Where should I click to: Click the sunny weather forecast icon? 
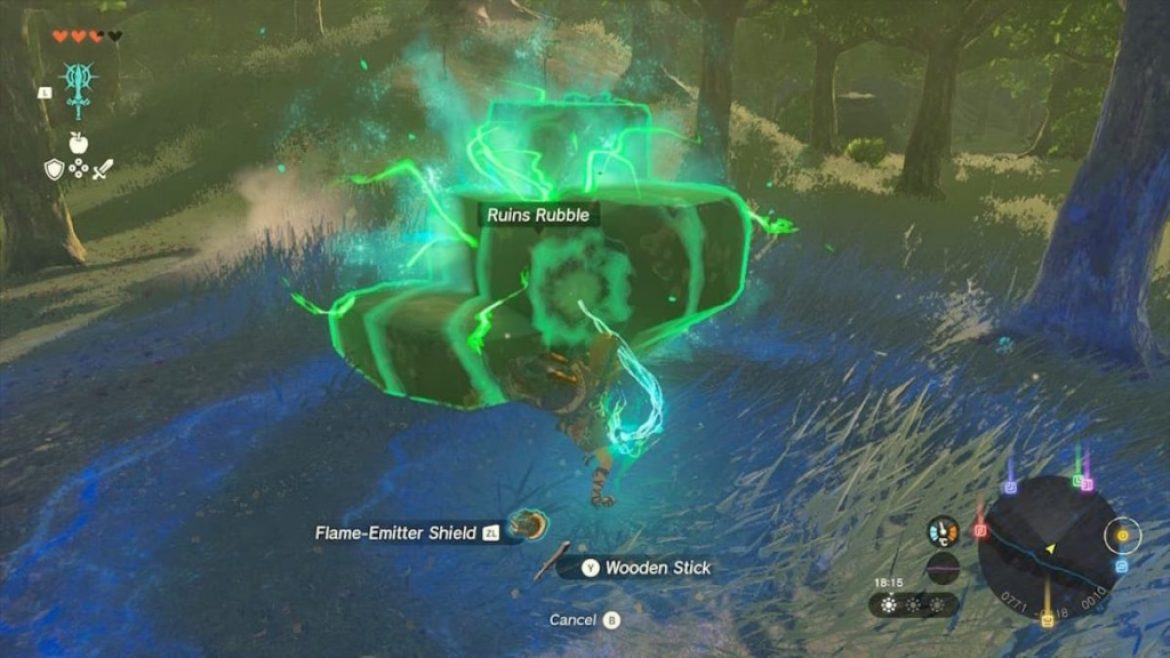pos(891,605)
